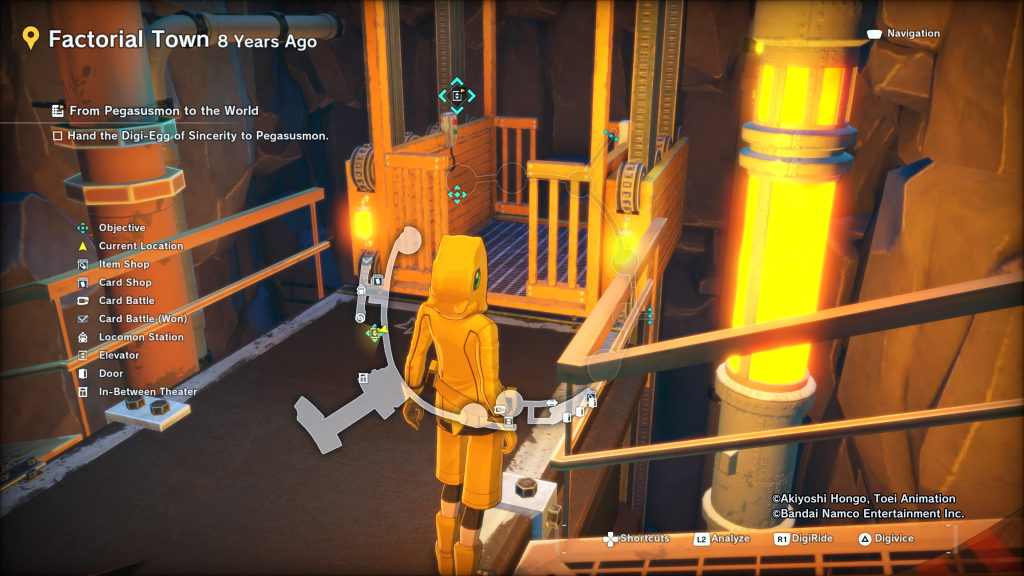Click the yellow current location arrow on map
Image resolution: width=1024 pixels, height=576 pixels.
point(384,331)
